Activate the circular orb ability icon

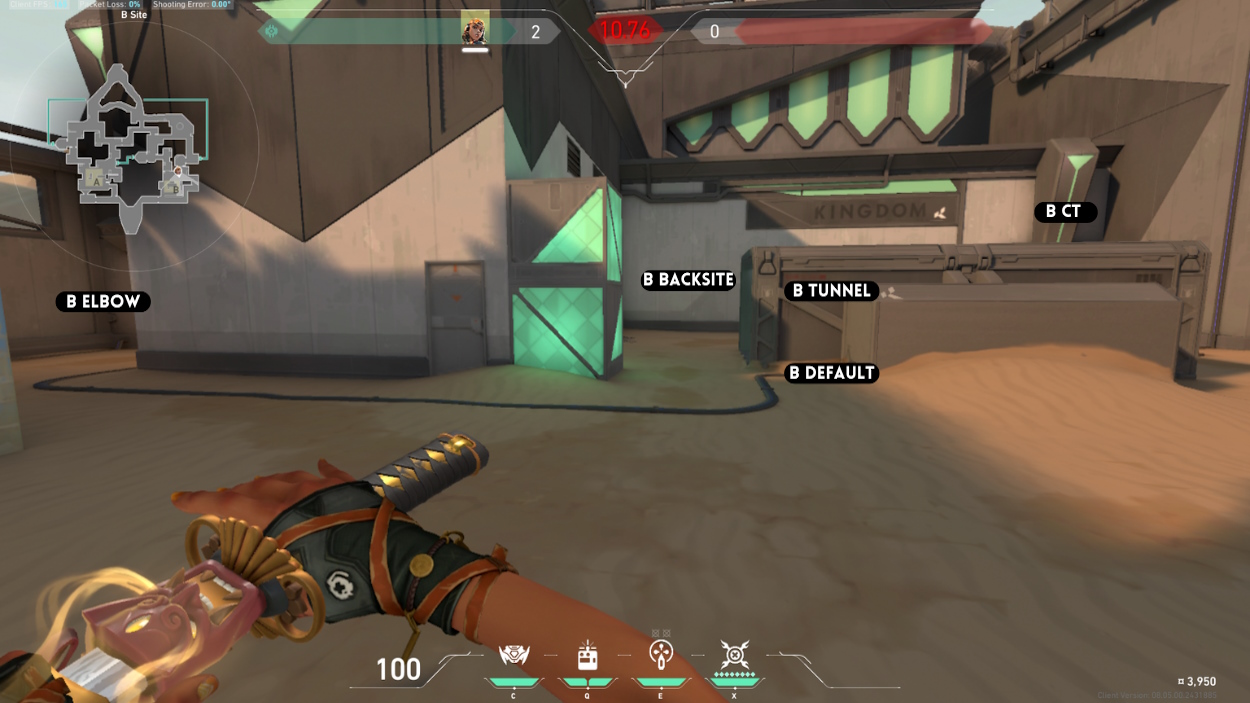[660, 656]
